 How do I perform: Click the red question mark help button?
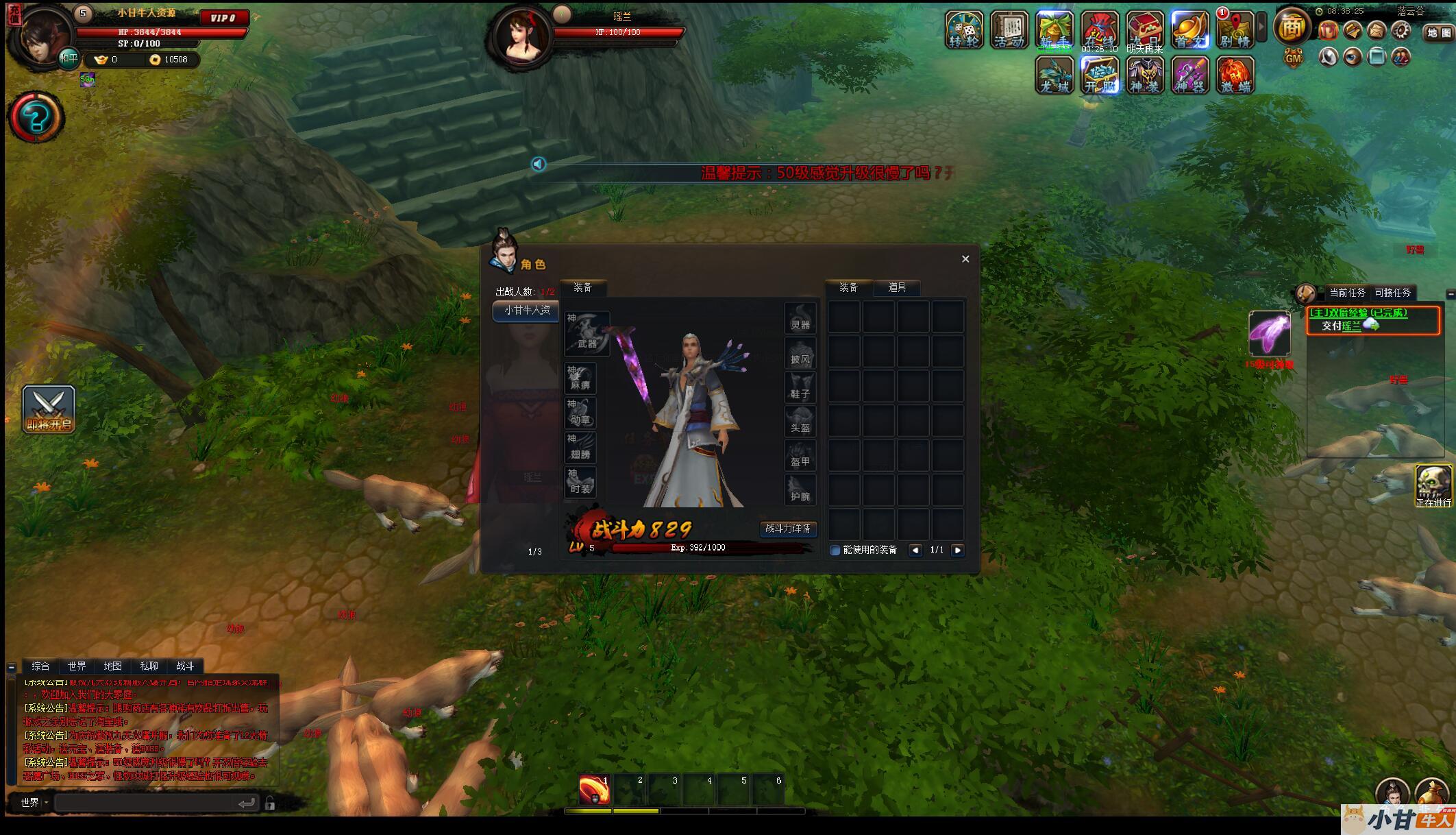pos(36,118)
